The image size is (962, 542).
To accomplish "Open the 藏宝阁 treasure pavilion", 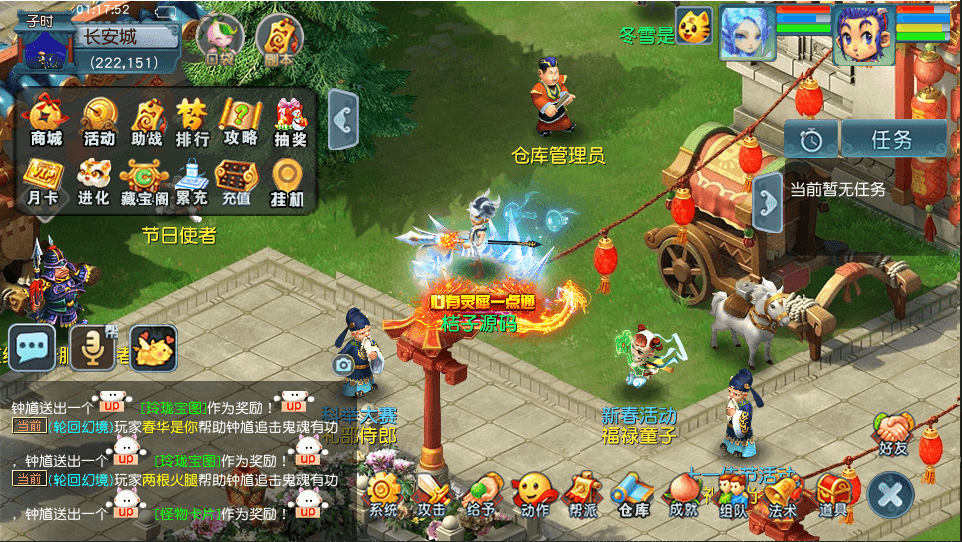I will tap(143, 181).
